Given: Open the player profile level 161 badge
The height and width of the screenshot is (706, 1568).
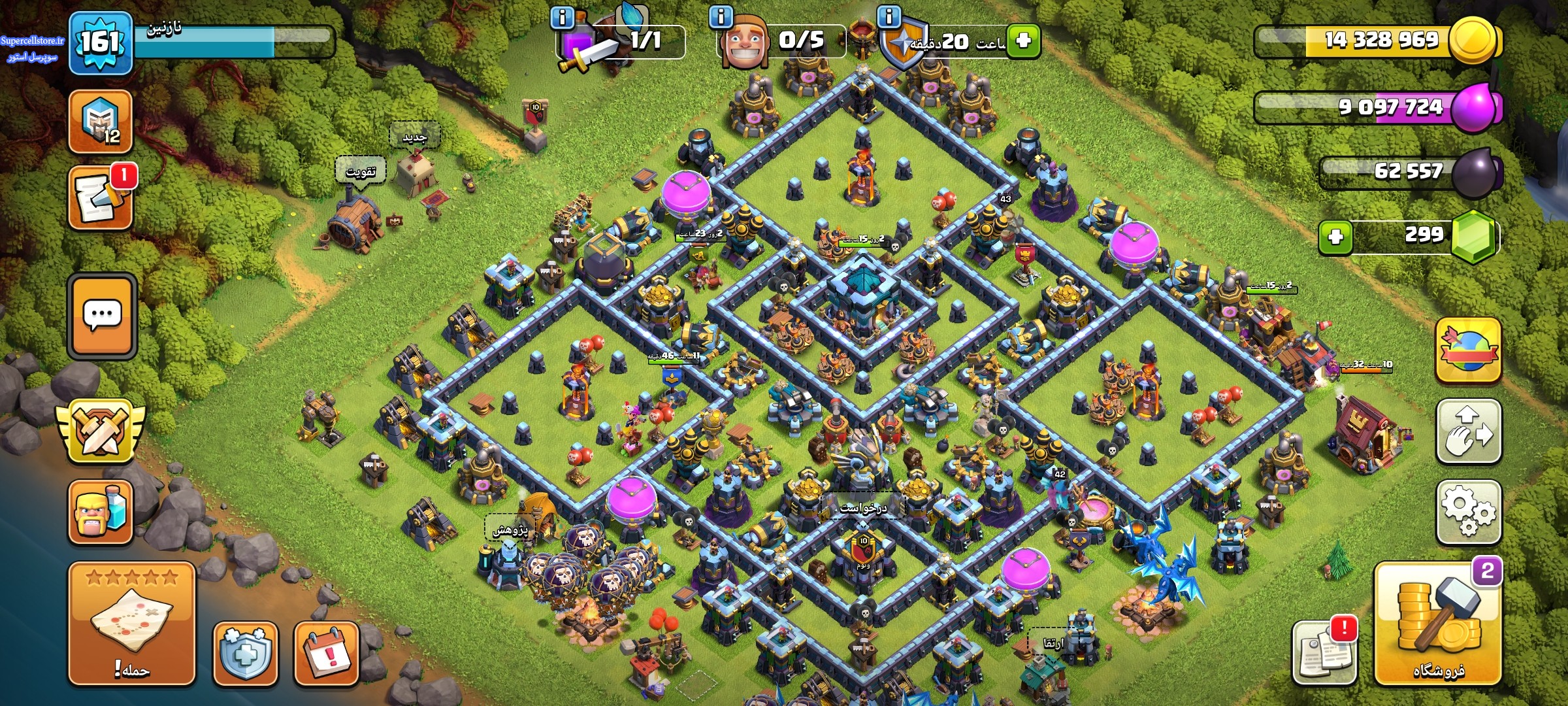Looking at the screenshot, I should pos(101,43).
